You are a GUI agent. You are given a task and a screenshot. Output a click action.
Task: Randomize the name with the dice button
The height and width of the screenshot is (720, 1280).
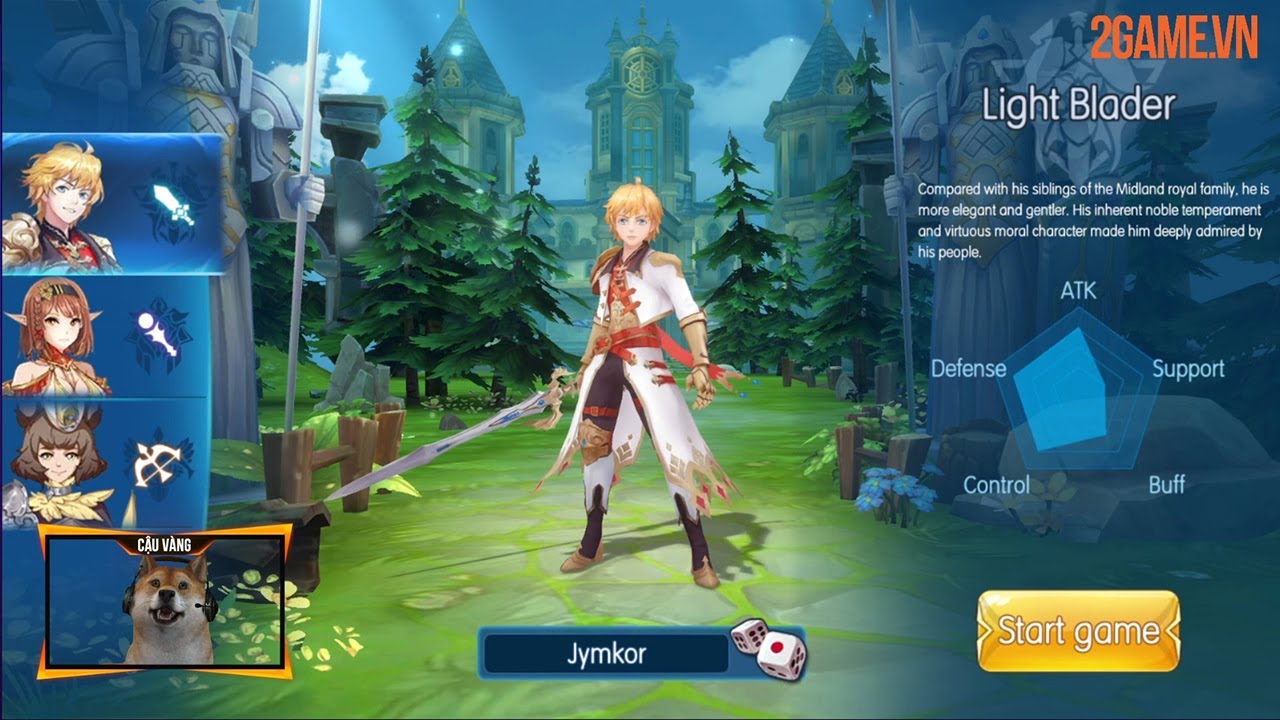[767, 649]
